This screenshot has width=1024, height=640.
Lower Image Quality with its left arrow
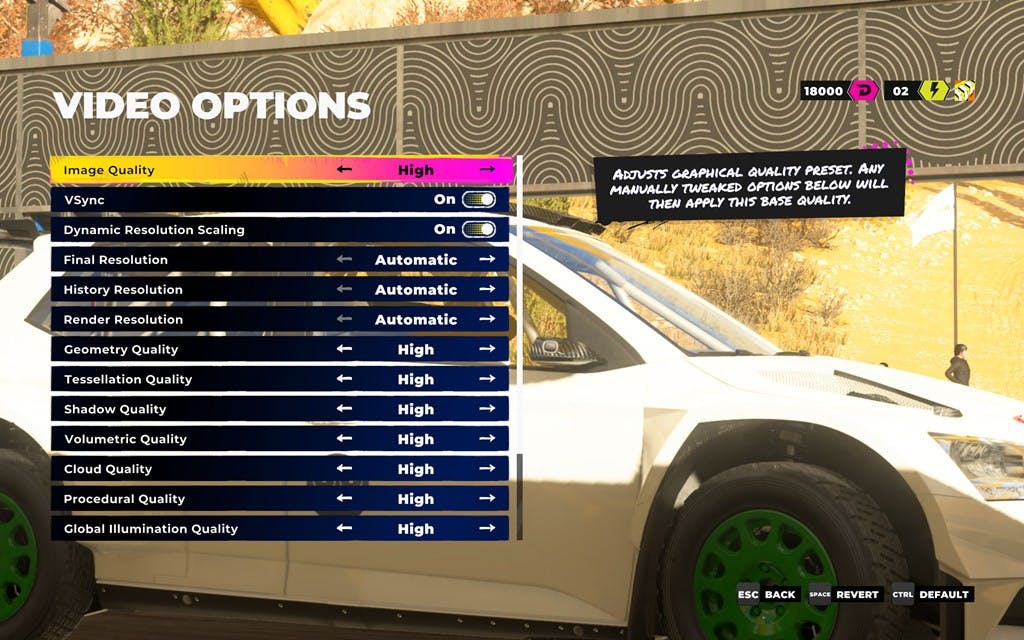[345, 170]
